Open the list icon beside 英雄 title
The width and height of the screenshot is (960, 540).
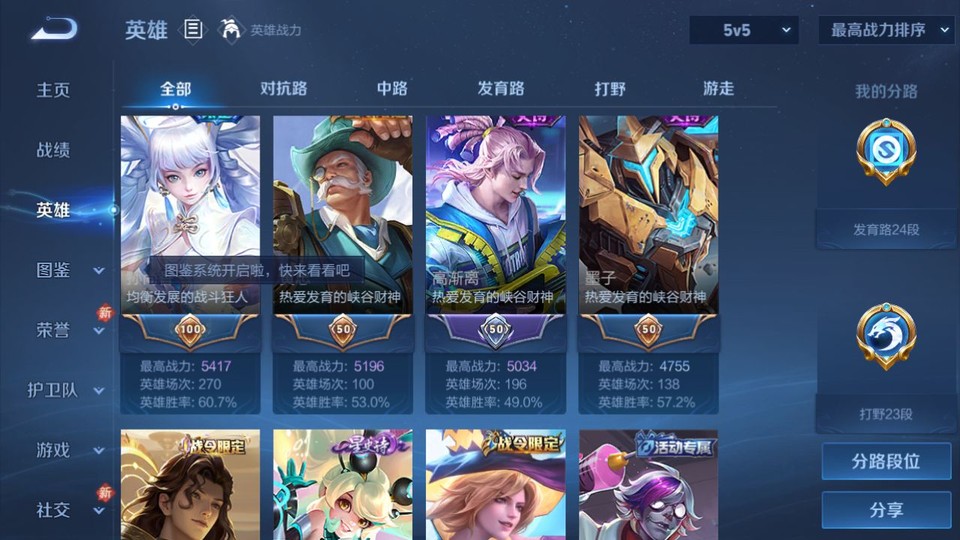click(x=193, y=30)
